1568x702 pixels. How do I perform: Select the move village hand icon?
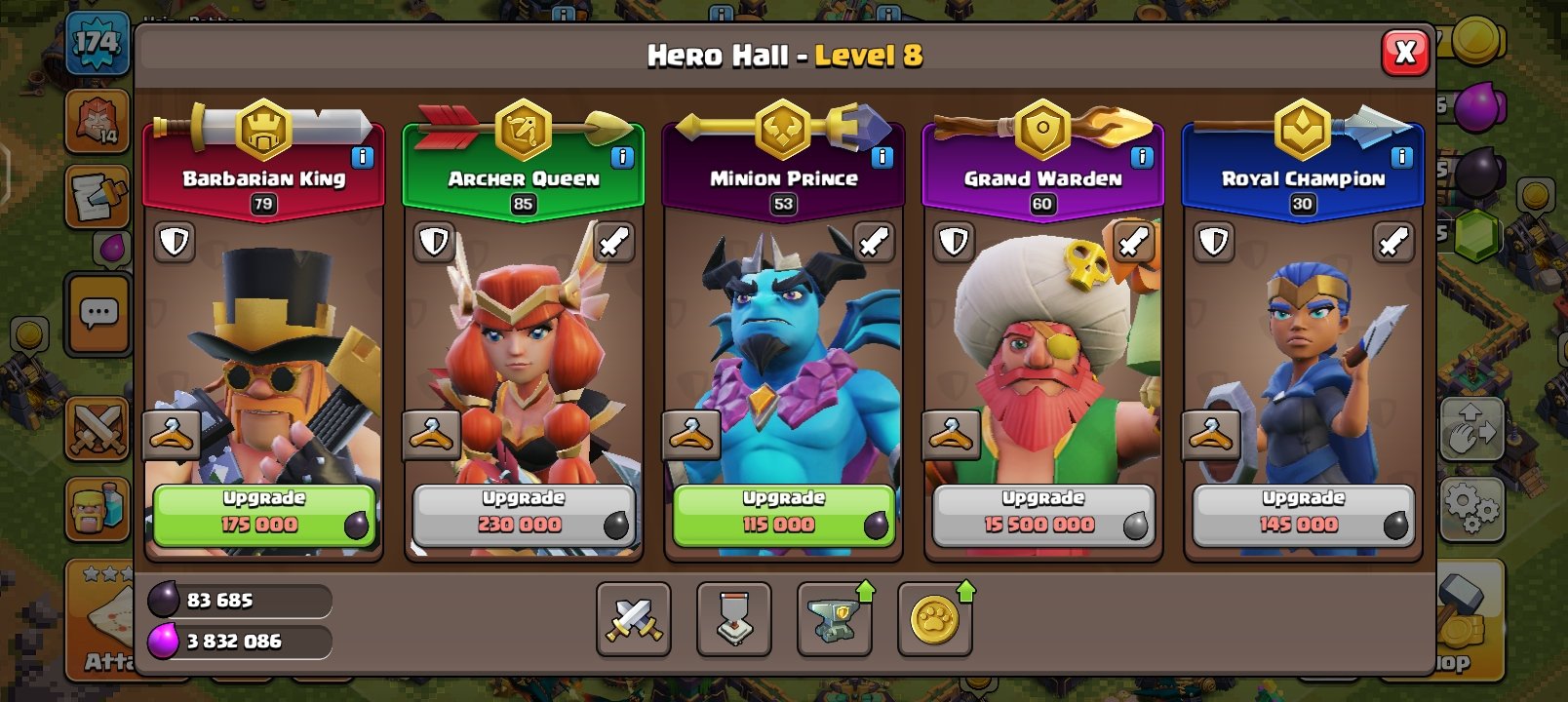[1474, 429]
